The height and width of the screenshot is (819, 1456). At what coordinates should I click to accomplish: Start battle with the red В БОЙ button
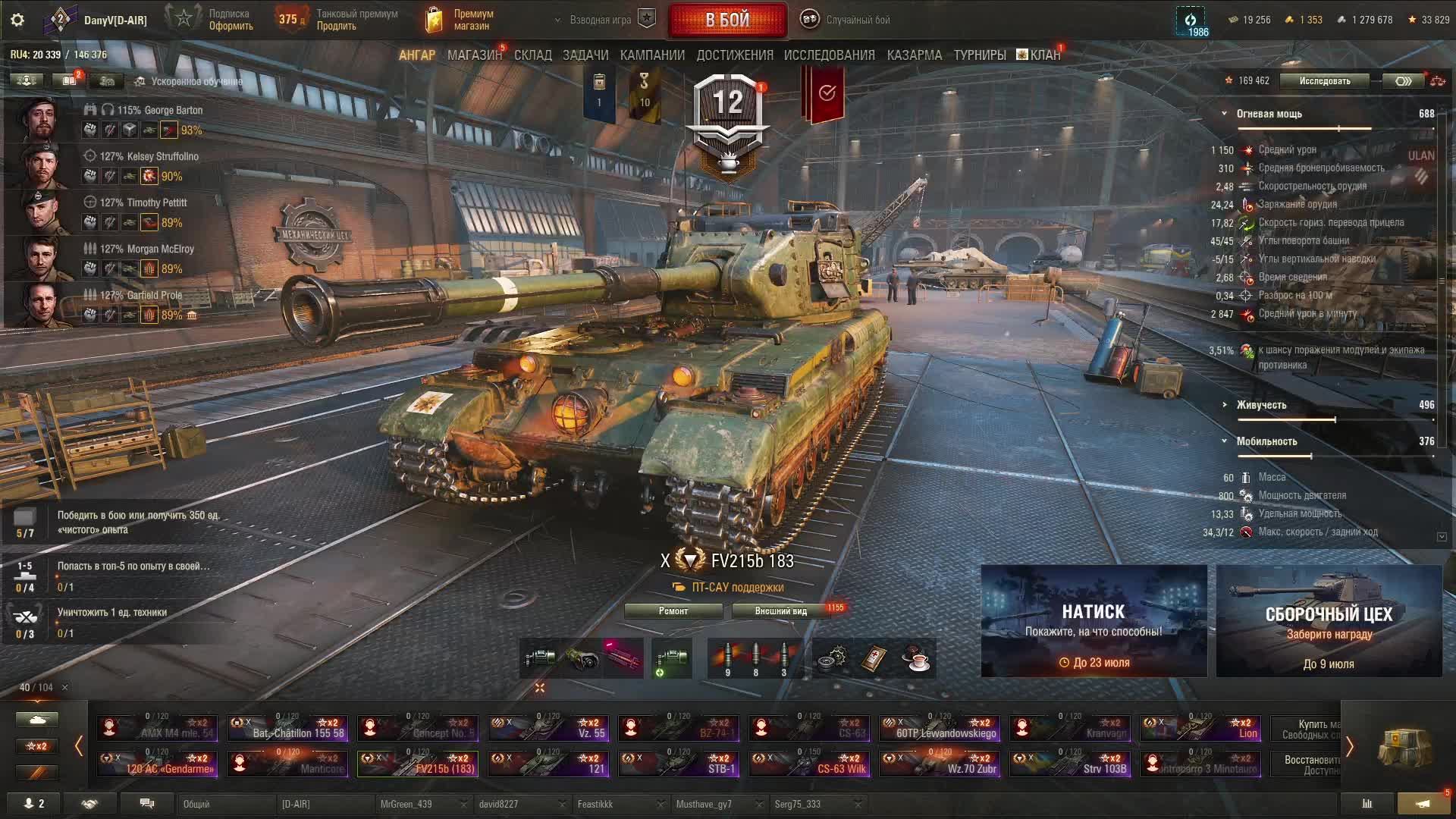tap(727, 20)
